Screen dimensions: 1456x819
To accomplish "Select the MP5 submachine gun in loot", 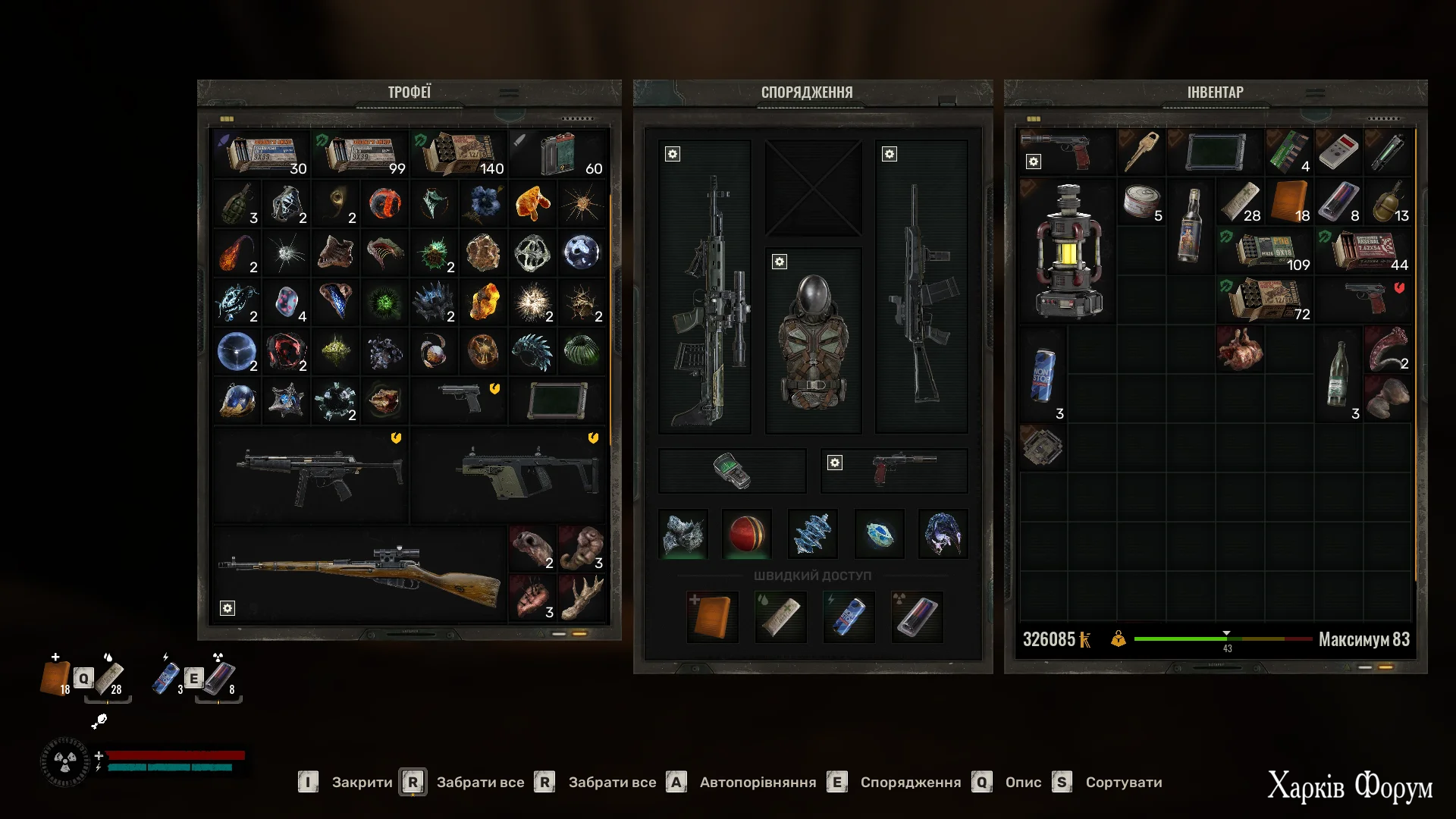I will tap(318, 476).
